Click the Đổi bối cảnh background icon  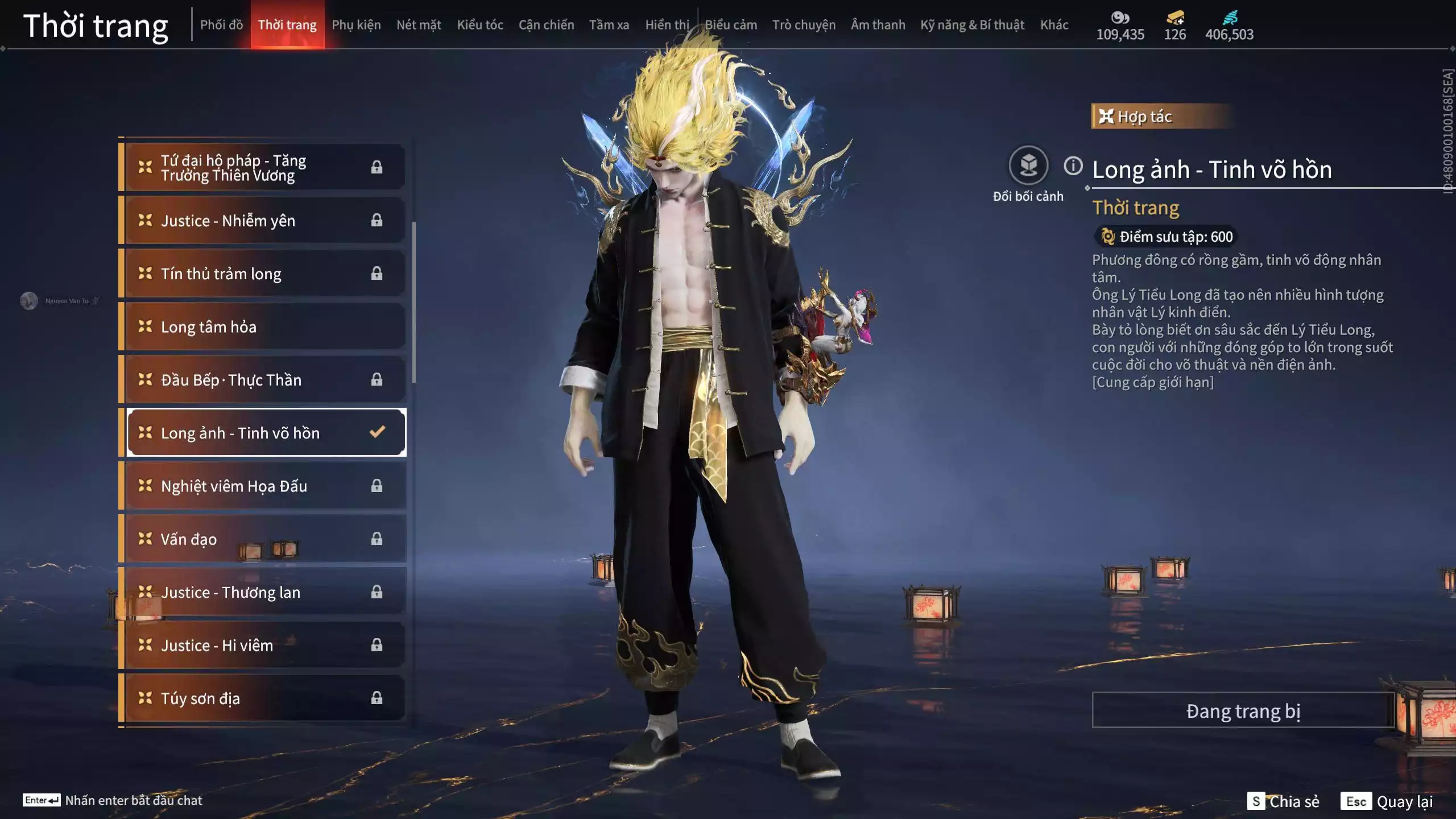[1028, 166]
